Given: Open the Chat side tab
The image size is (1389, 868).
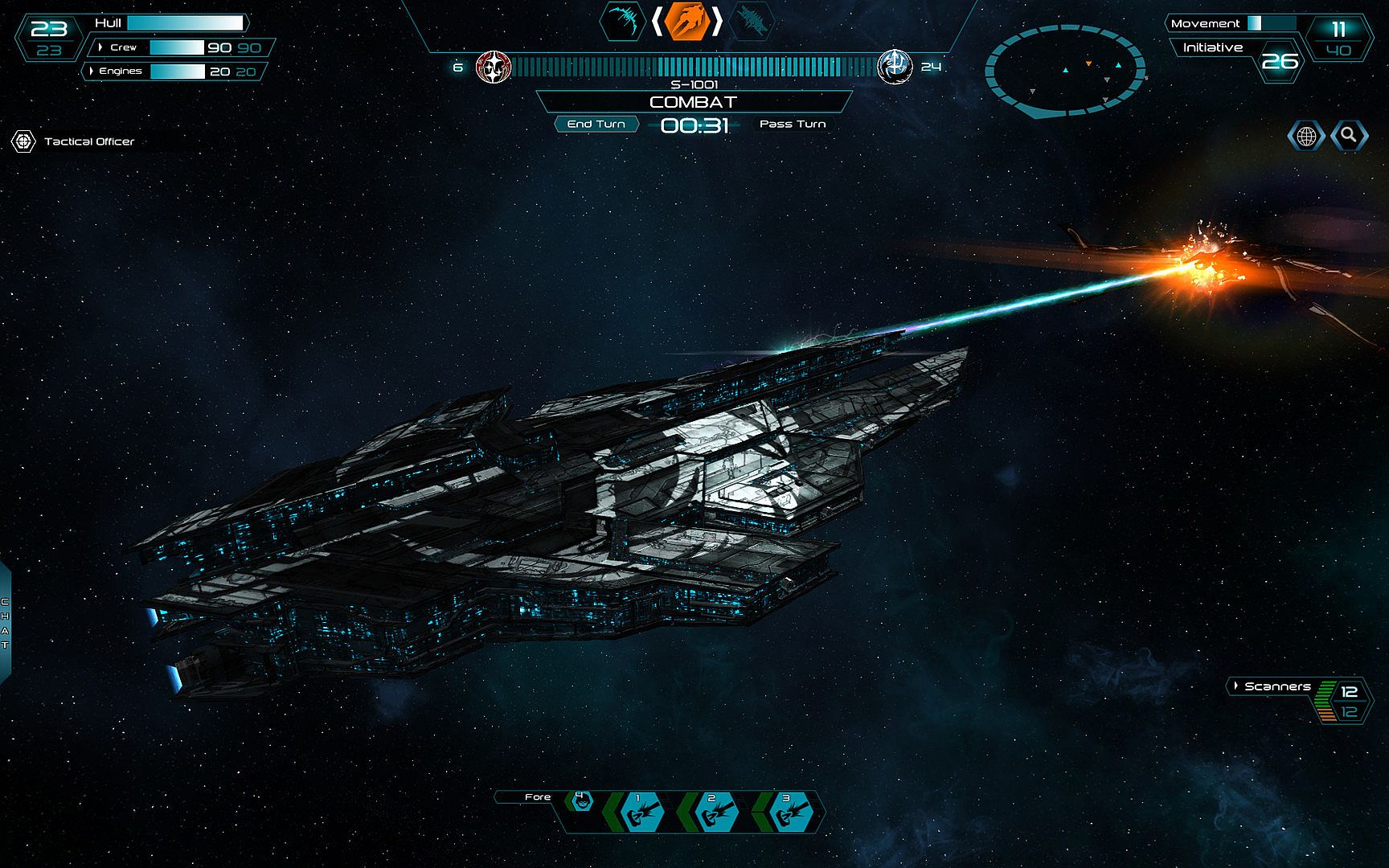Looking at the screenshot, I should coord(6,623).
